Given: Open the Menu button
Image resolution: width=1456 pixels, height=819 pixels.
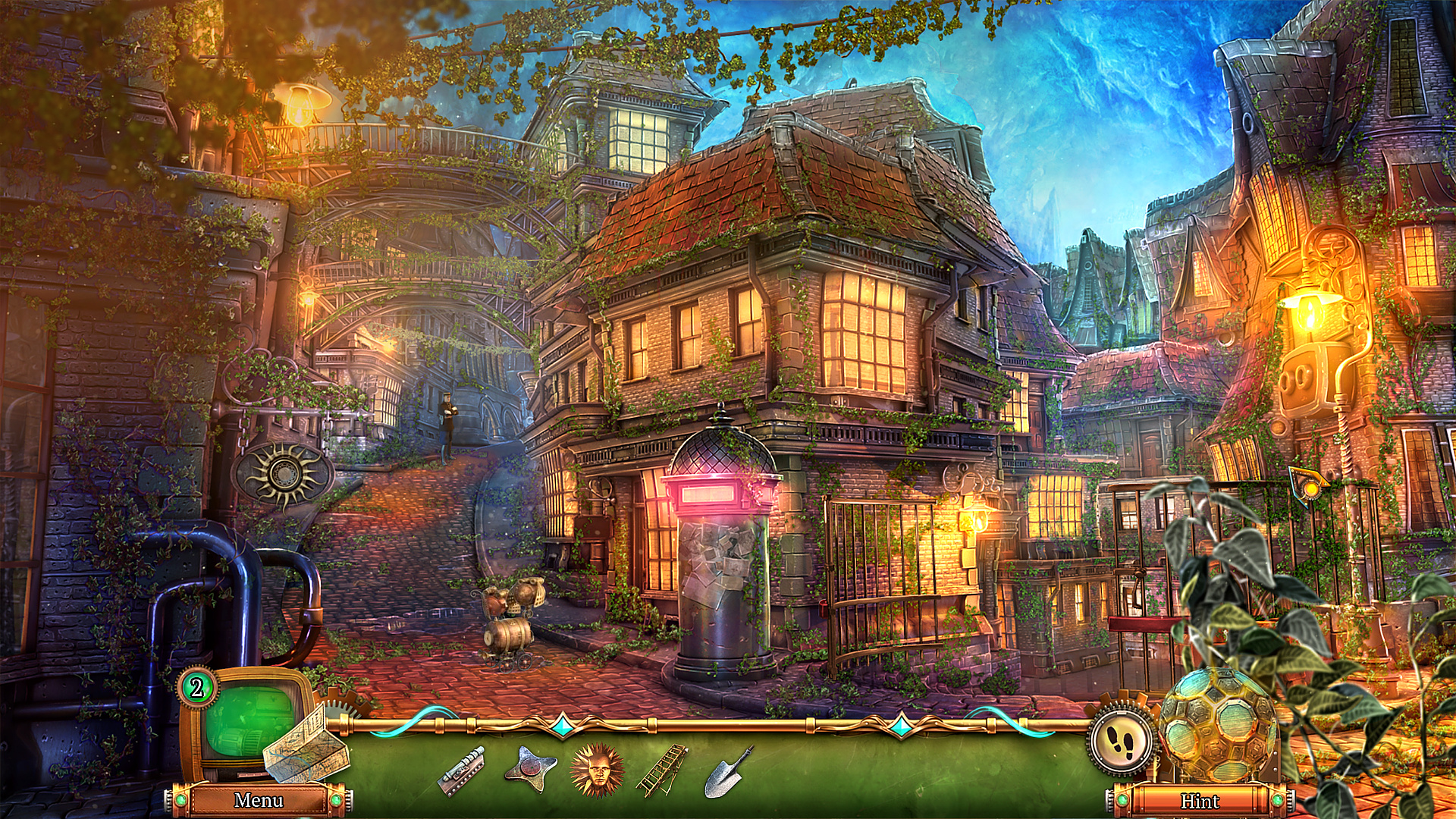Looking at the screenshot, I should click(x=259, y=800).
